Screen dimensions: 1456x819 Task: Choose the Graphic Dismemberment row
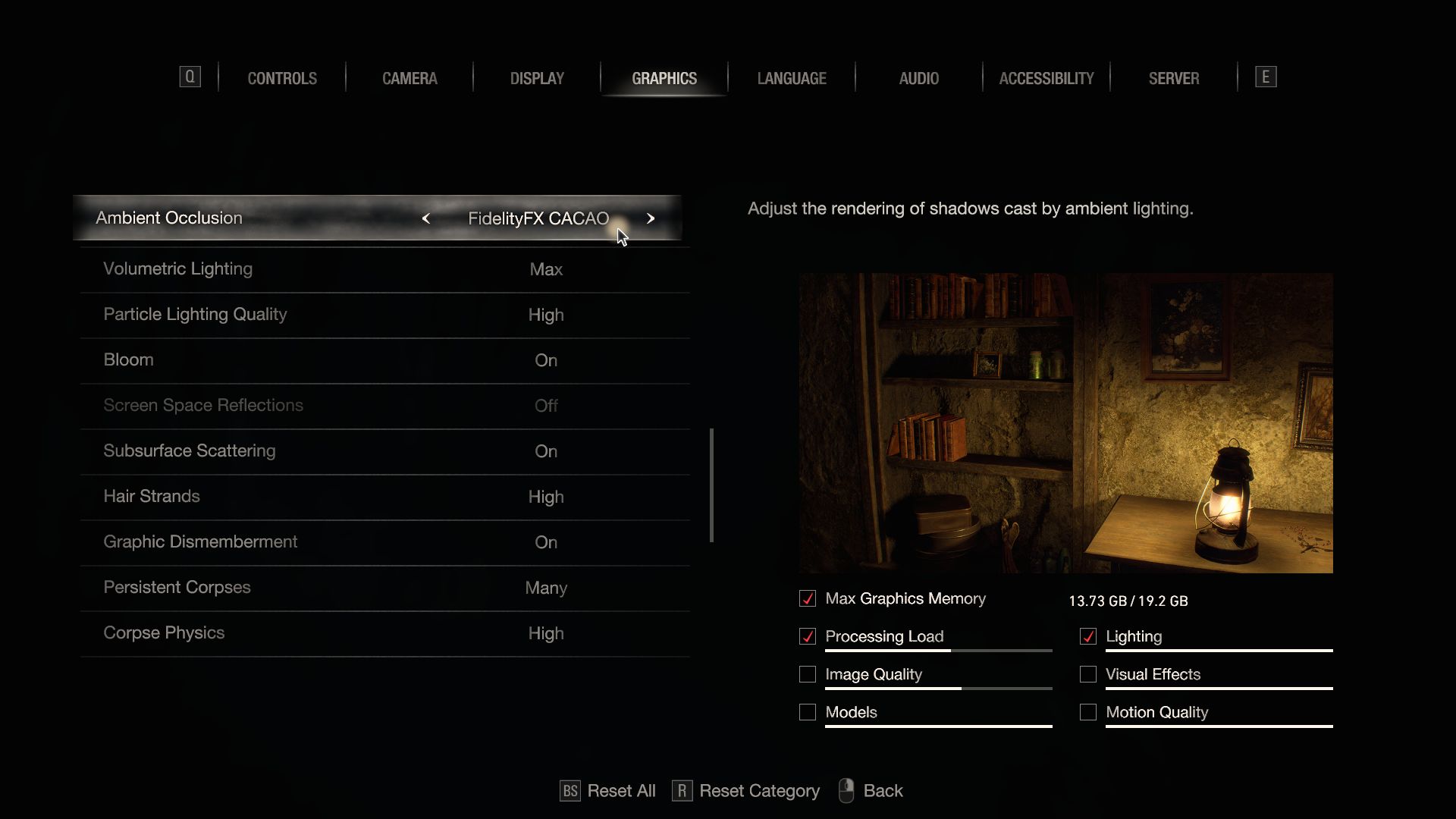[x=384, y=542]
